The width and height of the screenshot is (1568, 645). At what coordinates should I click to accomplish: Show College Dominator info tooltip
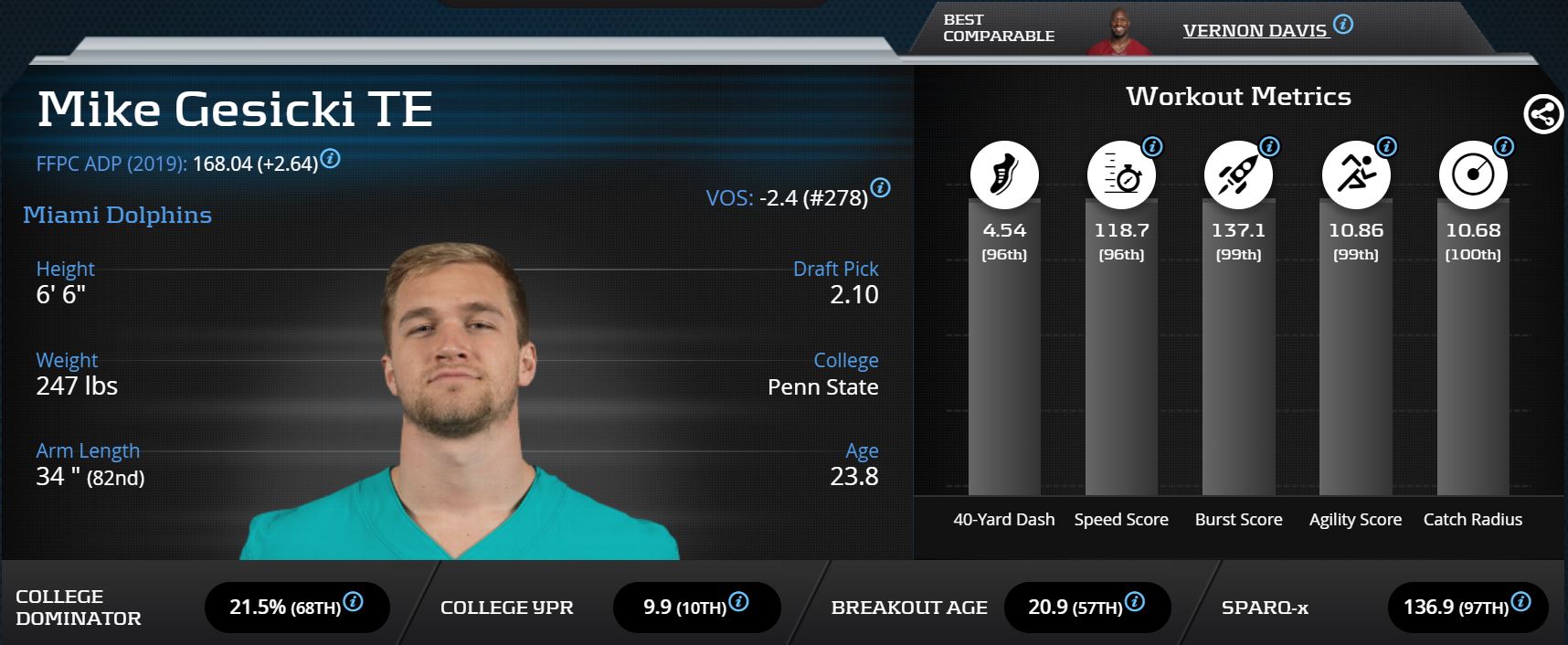[x=353, y=601]
